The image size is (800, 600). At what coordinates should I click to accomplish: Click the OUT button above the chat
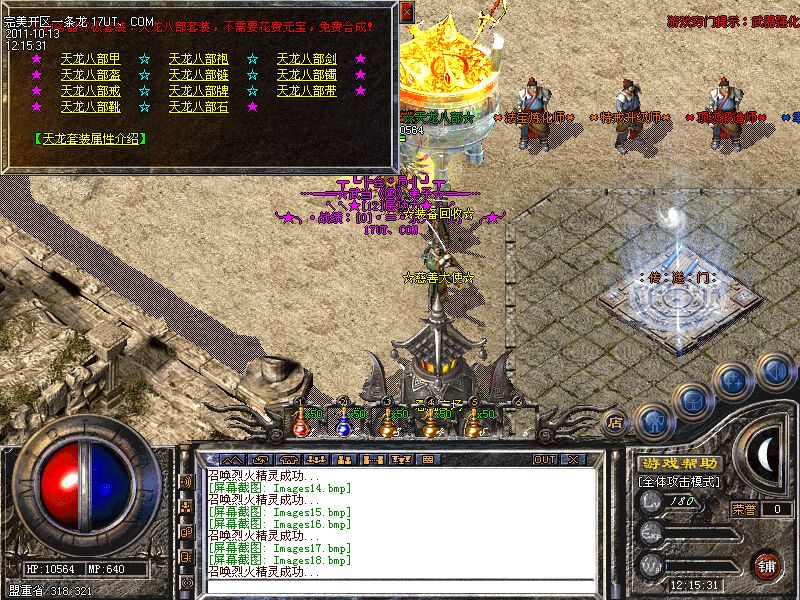(x=545, y=459)
